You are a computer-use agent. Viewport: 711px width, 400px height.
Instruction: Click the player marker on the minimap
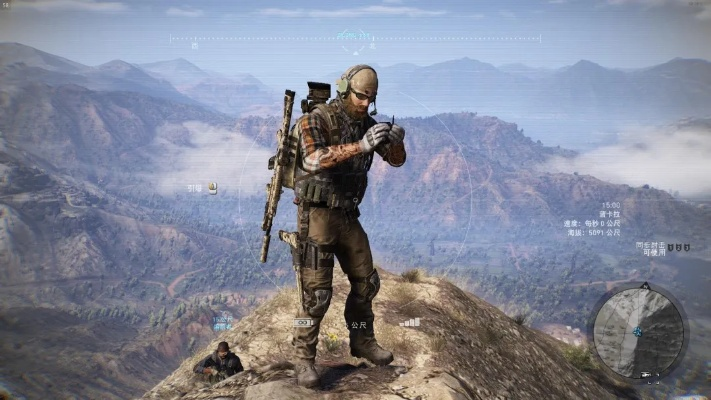[x=638, y=331]
